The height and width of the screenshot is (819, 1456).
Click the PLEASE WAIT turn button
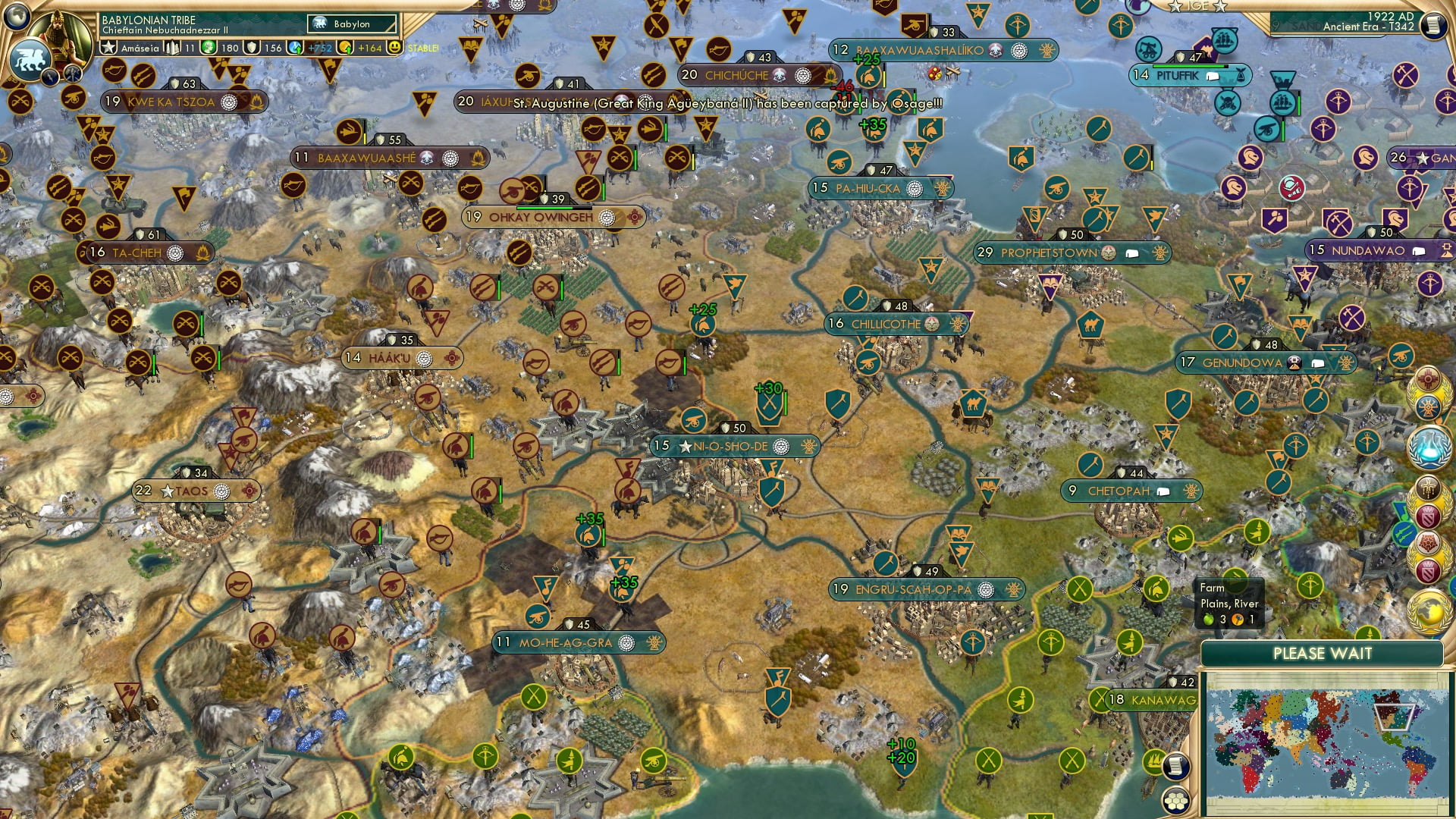tap(1322, 654)
